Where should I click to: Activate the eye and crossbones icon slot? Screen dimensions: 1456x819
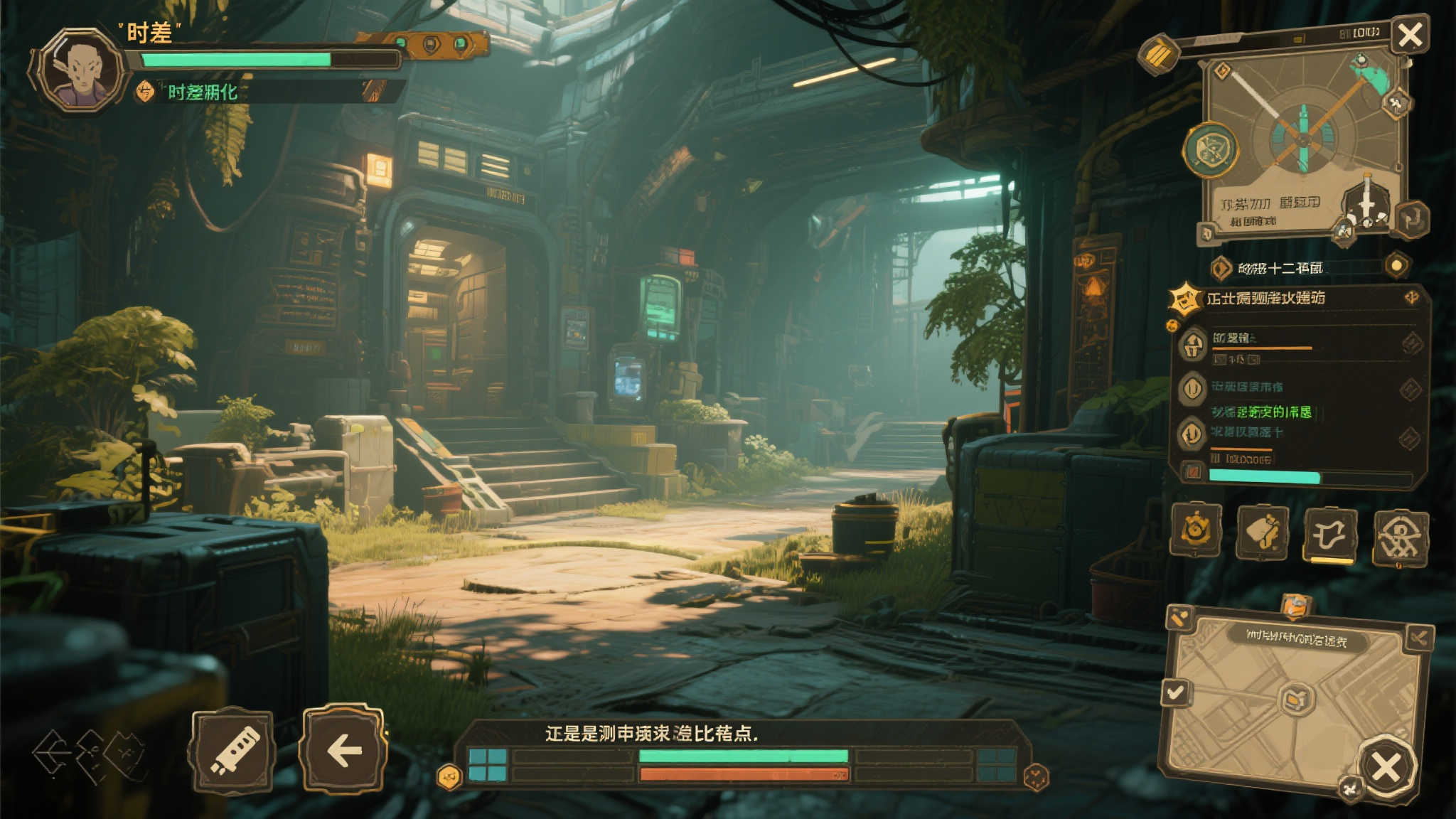pyautogui.click(x=1400, y=537)
